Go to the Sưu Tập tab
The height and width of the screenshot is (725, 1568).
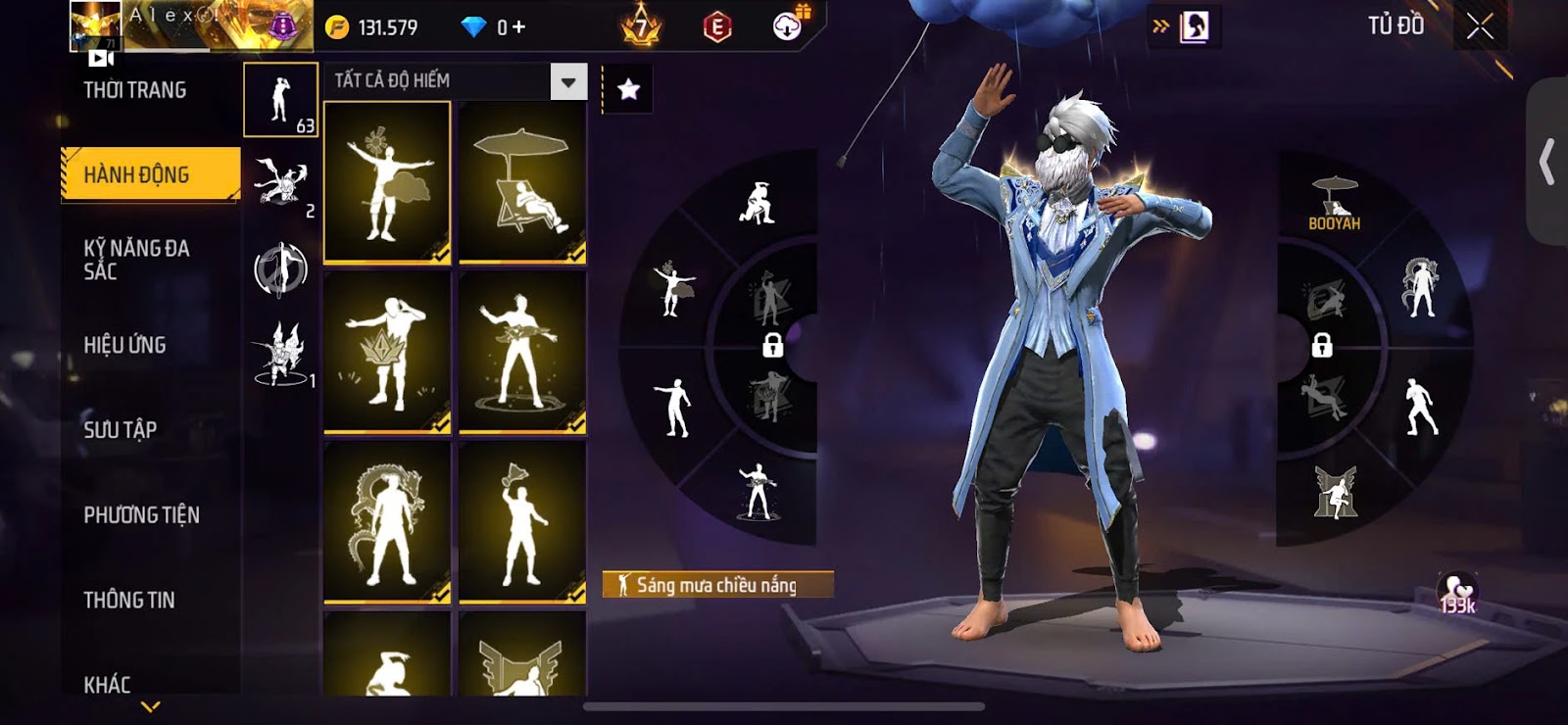120,429
